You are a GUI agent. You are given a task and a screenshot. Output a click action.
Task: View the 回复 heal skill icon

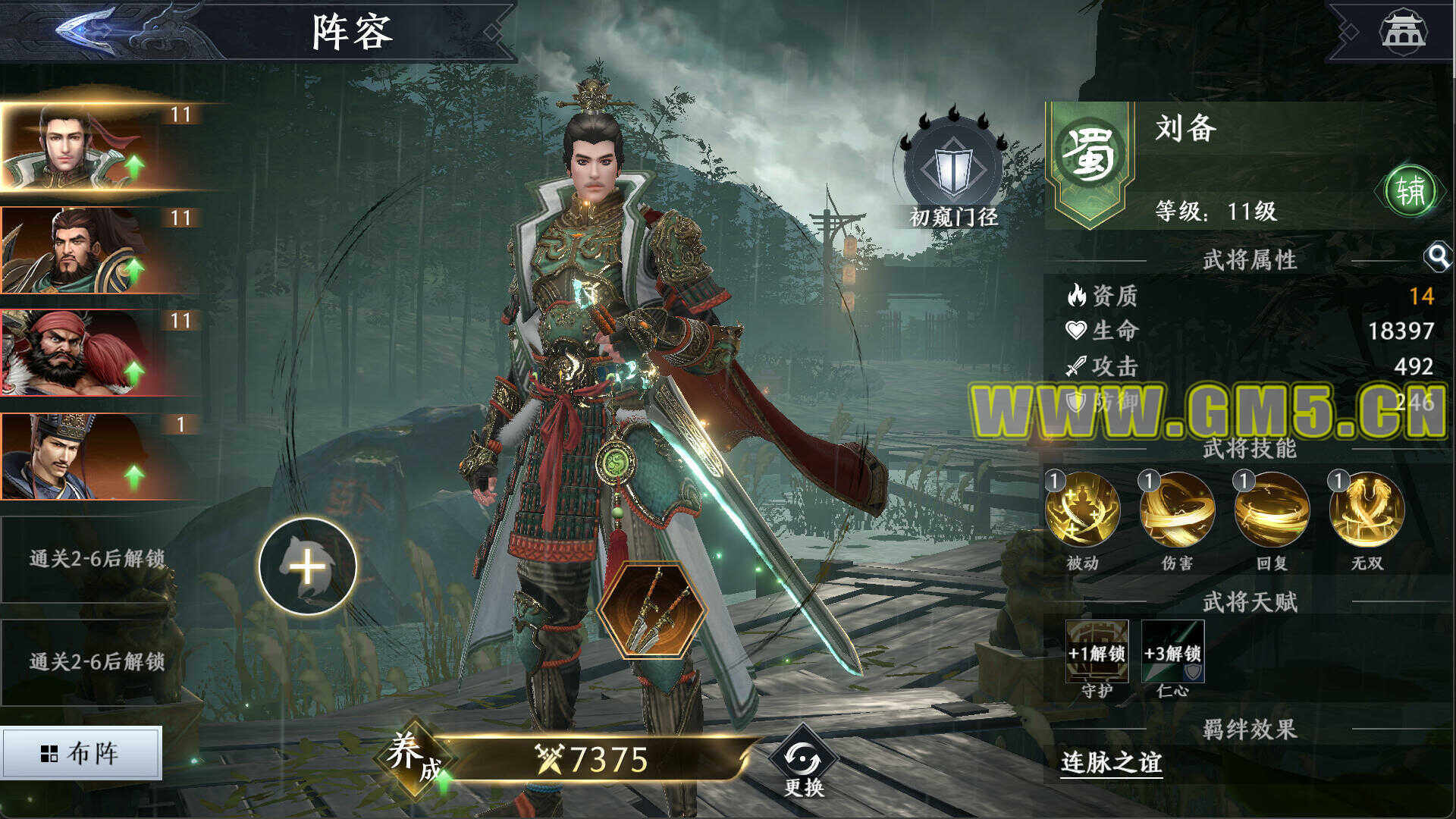point(1272,510)
